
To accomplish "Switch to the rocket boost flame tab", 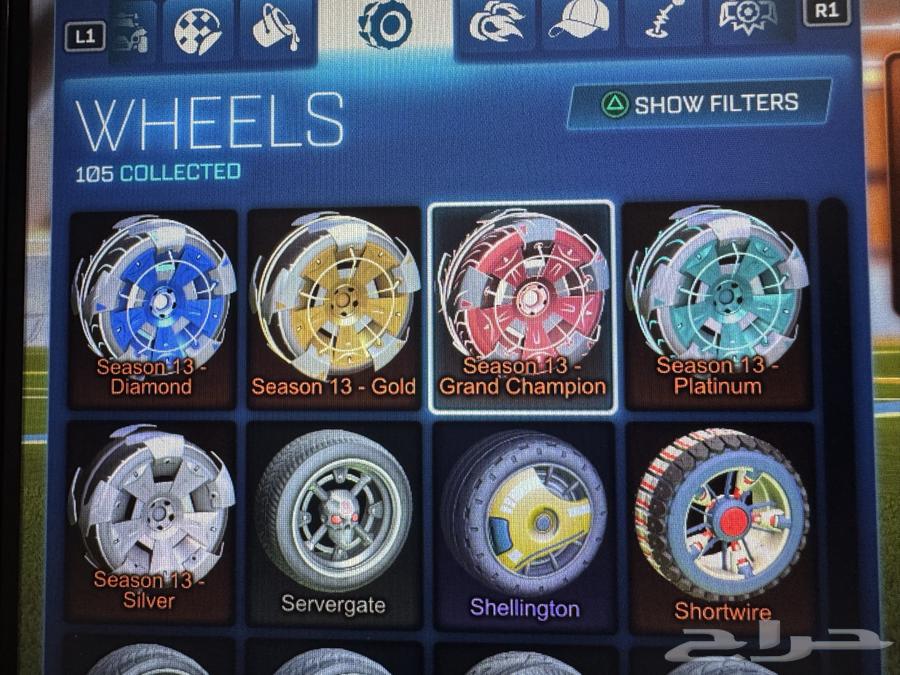I will pyautogui.click(x=496, y=26).
